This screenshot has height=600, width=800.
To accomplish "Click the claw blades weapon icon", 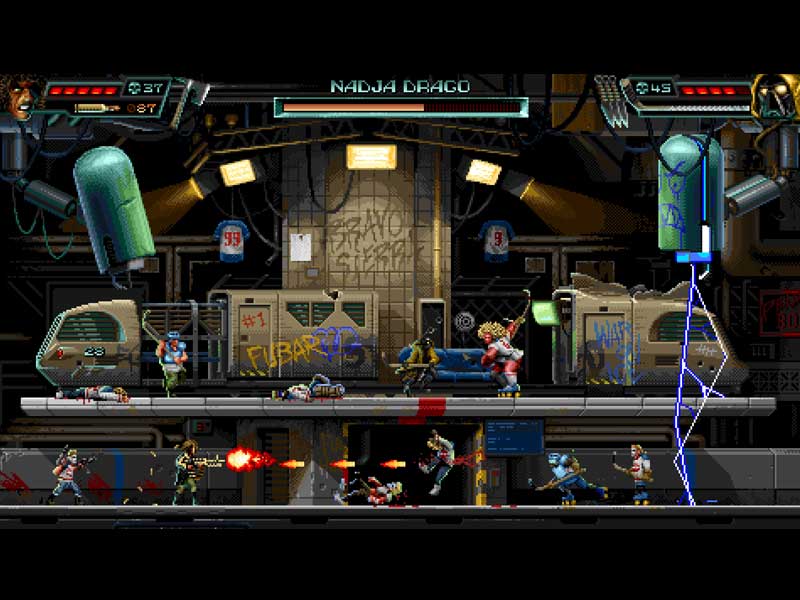I will [609, 100].
